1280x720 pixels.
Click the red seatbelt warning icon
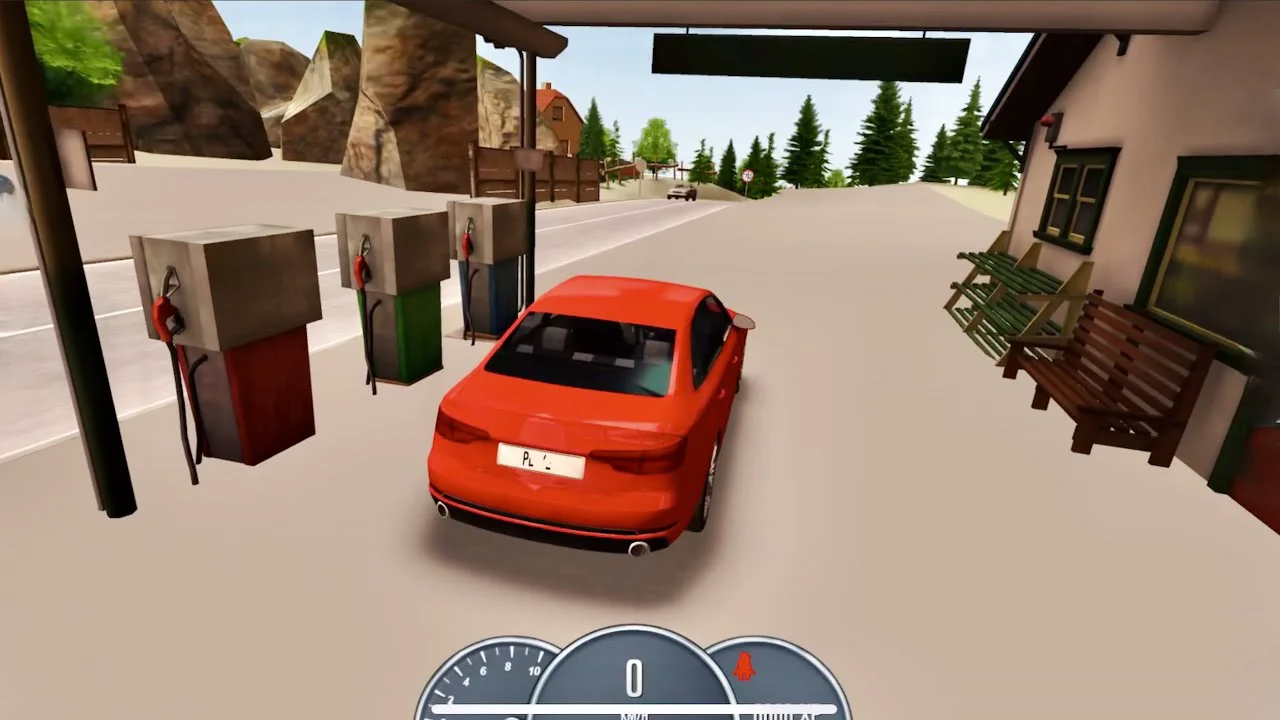tap(744, 667)
